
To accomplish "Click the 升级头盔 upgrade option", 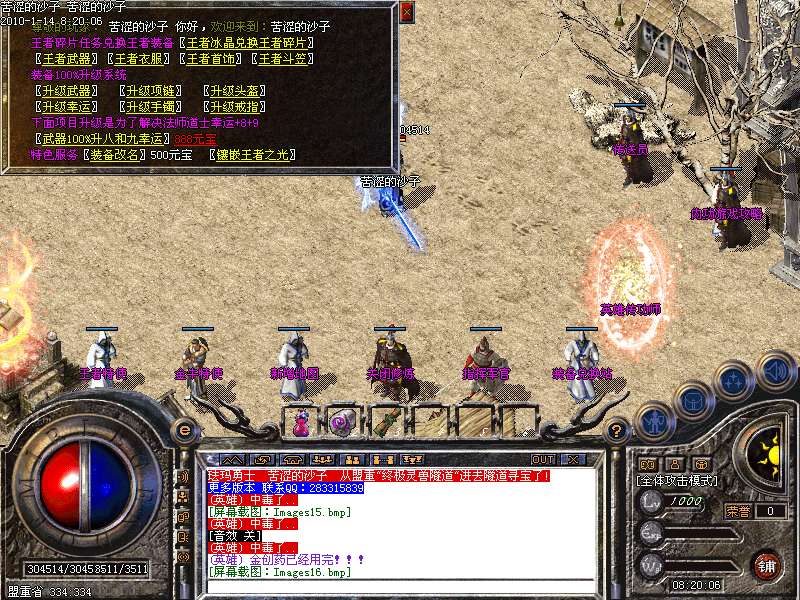I will click(235, 91).
